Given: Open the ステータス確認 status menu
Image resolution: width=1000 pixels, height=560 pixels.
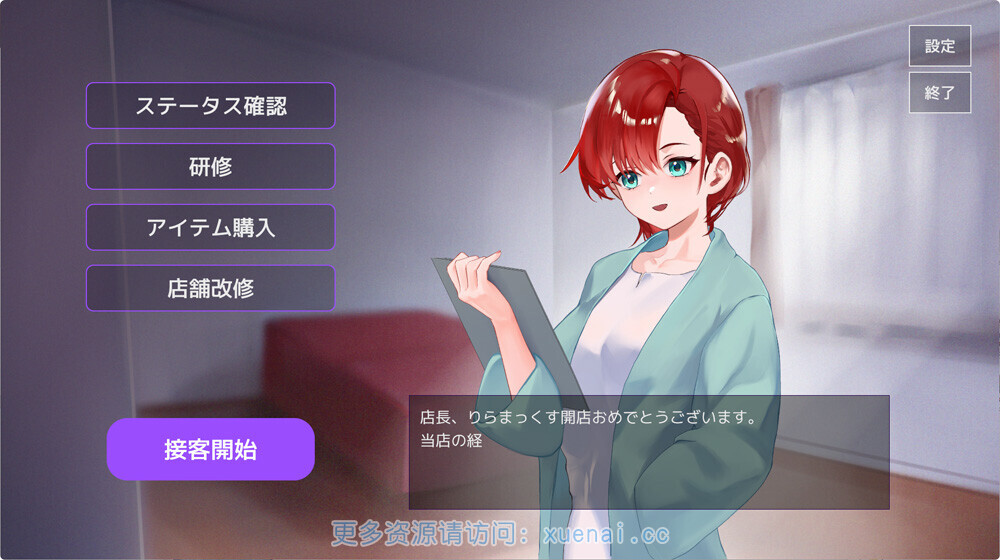Looking at the screenshot, I should (x=210, y=105).
